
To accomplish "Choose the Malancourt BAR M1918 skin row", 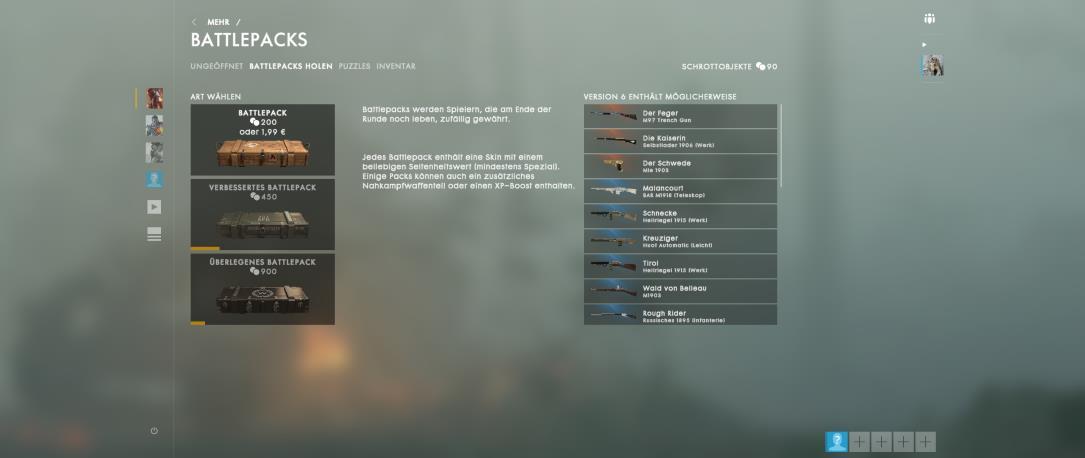I will (x=680, y=191).
